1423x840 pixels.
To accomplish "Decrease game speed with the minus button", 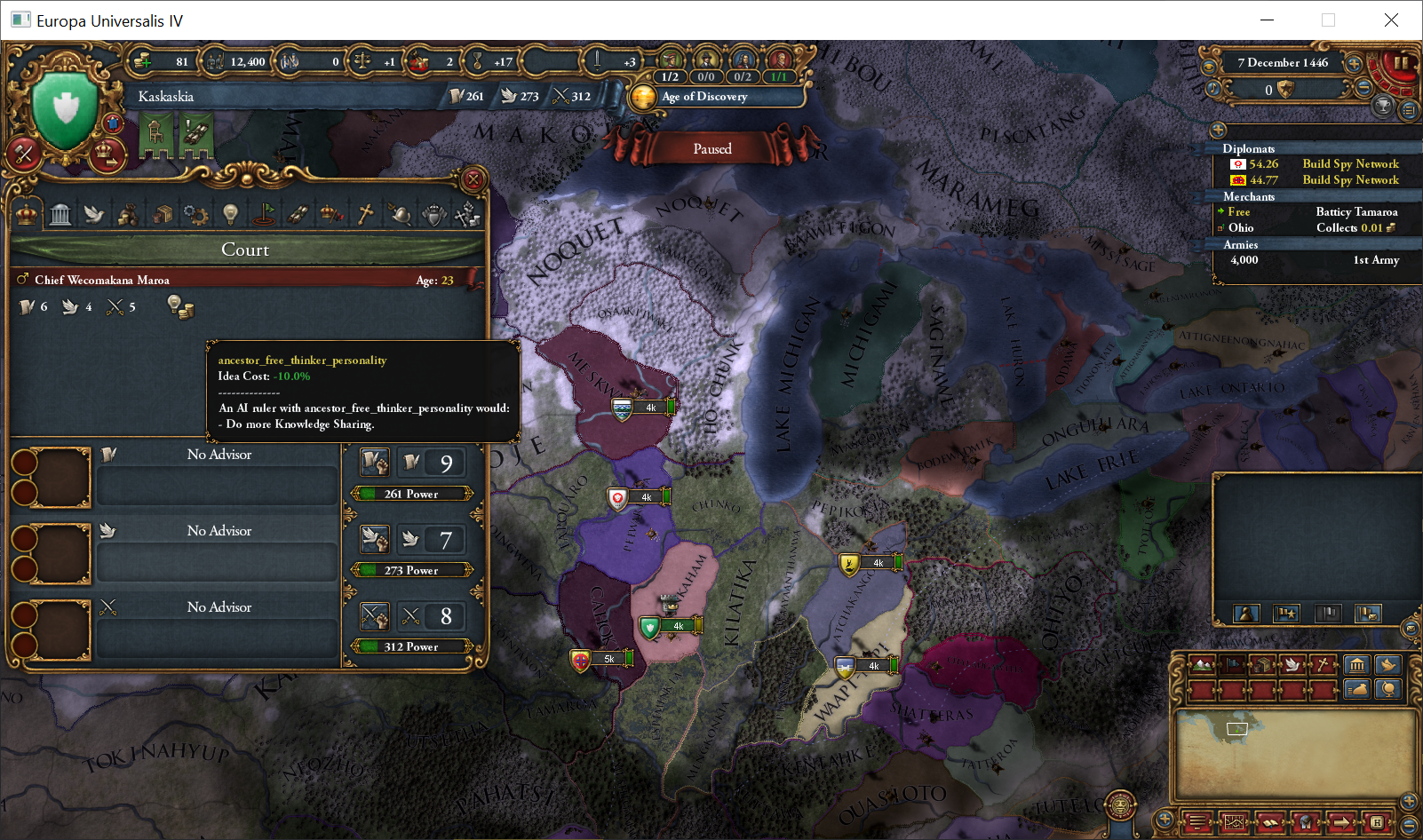I will 1364,87.
